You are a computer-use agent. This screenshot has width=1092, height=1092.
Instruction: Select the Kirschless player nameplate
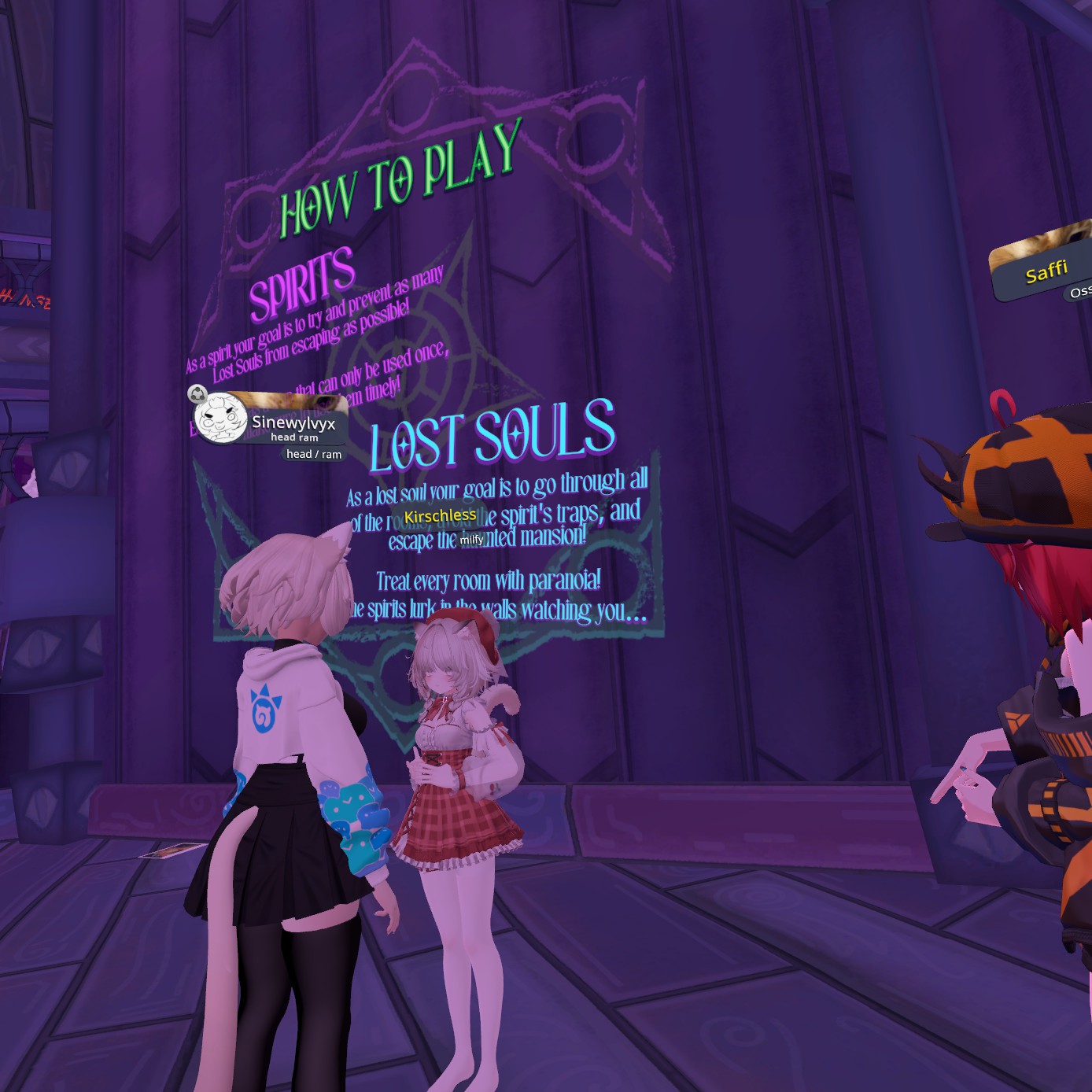[440, 516]
